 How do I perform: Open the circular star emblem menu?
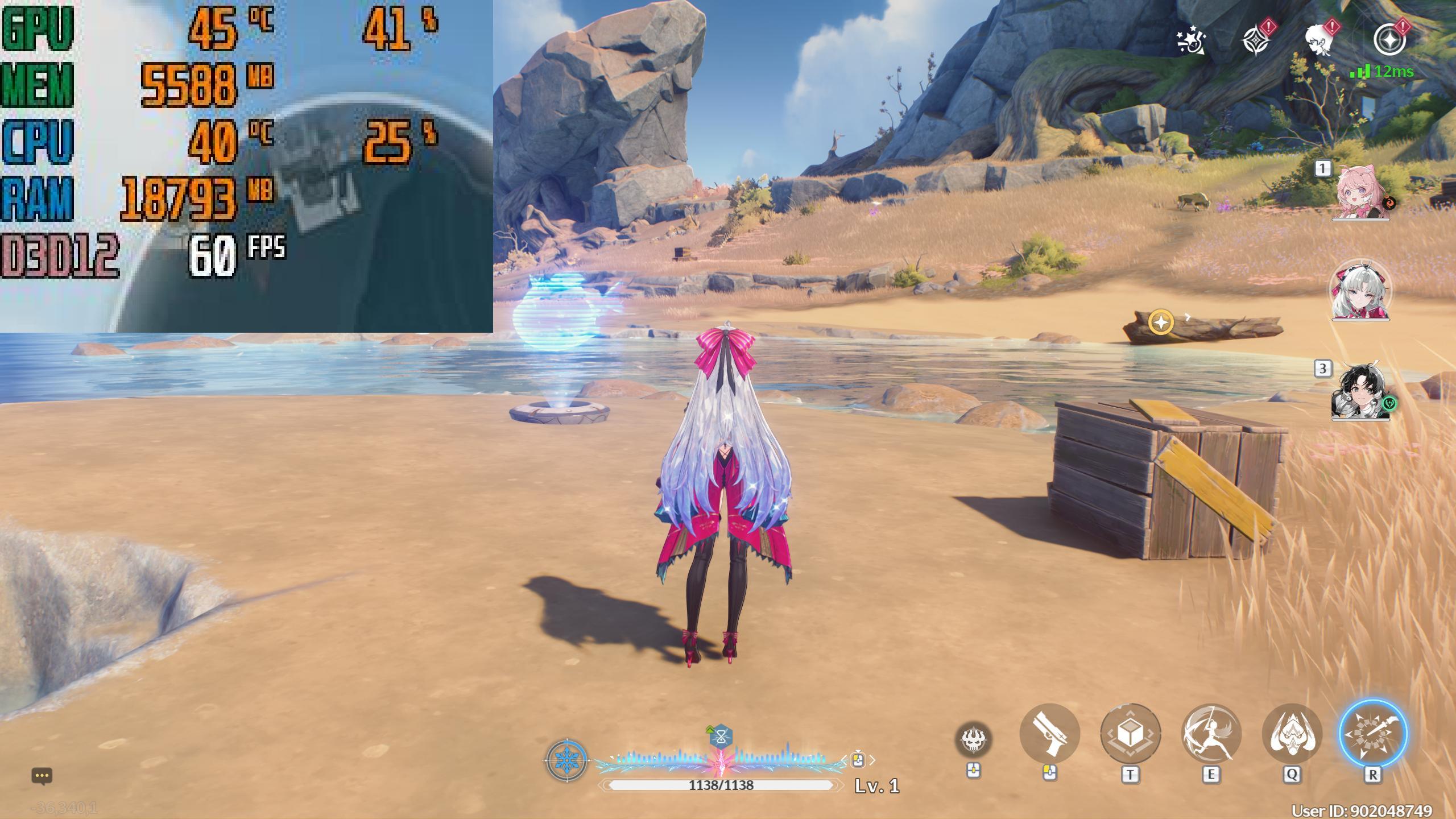(1389, 40)
